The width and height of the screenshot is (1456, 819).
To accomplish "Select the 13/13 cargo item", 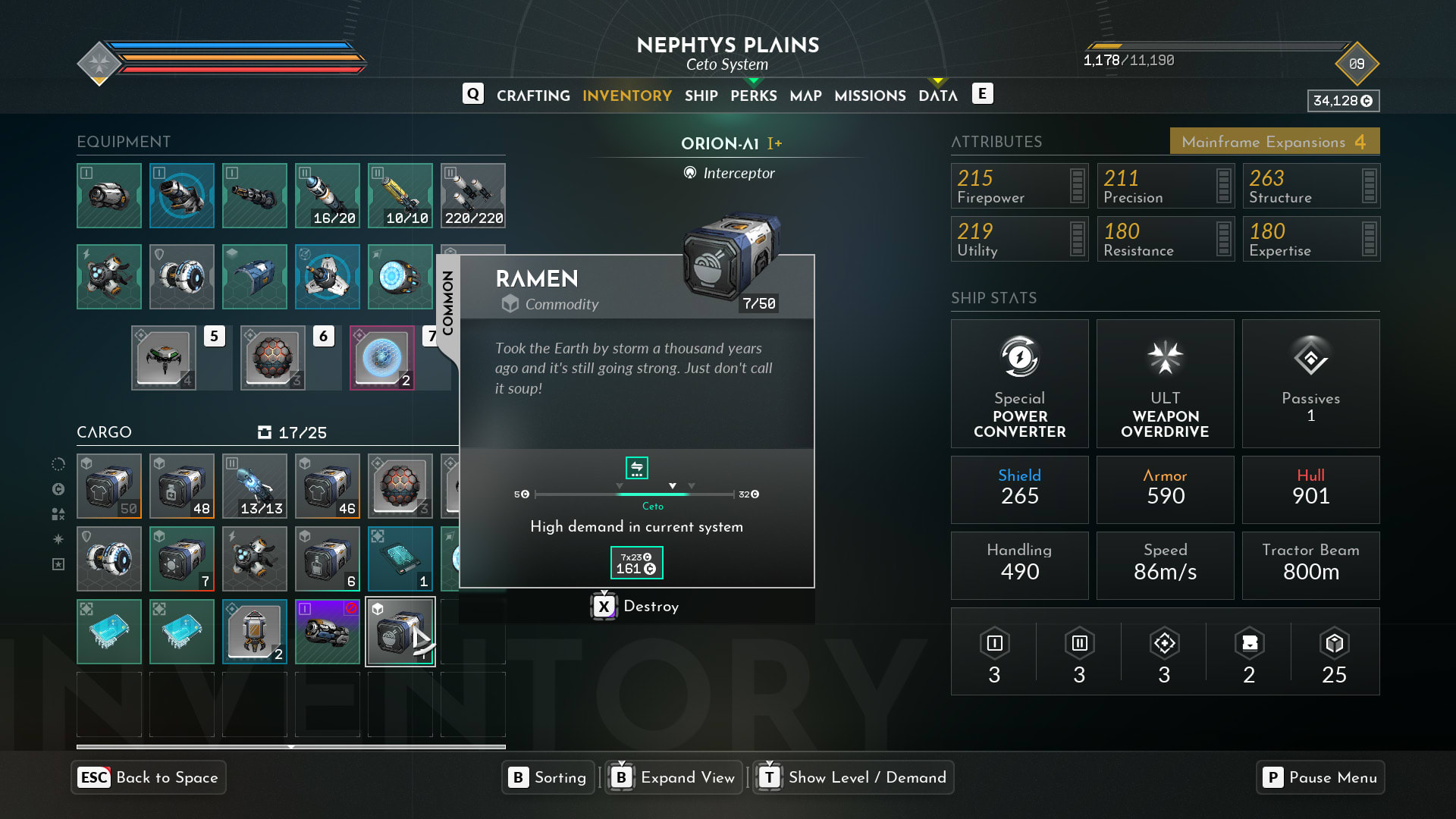I will 255,486.
